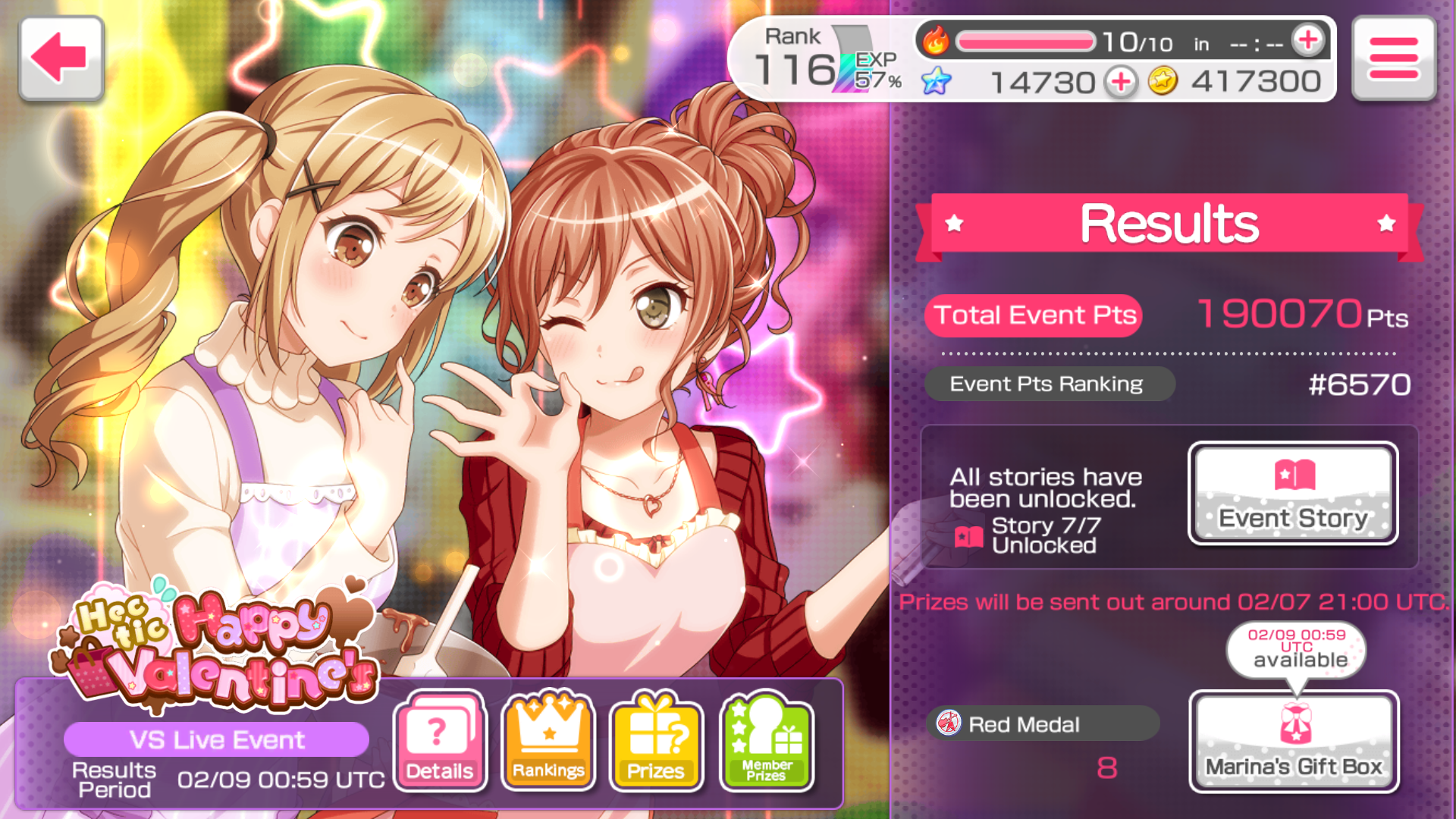Open Marina's Gift Box

point(1294,741)
